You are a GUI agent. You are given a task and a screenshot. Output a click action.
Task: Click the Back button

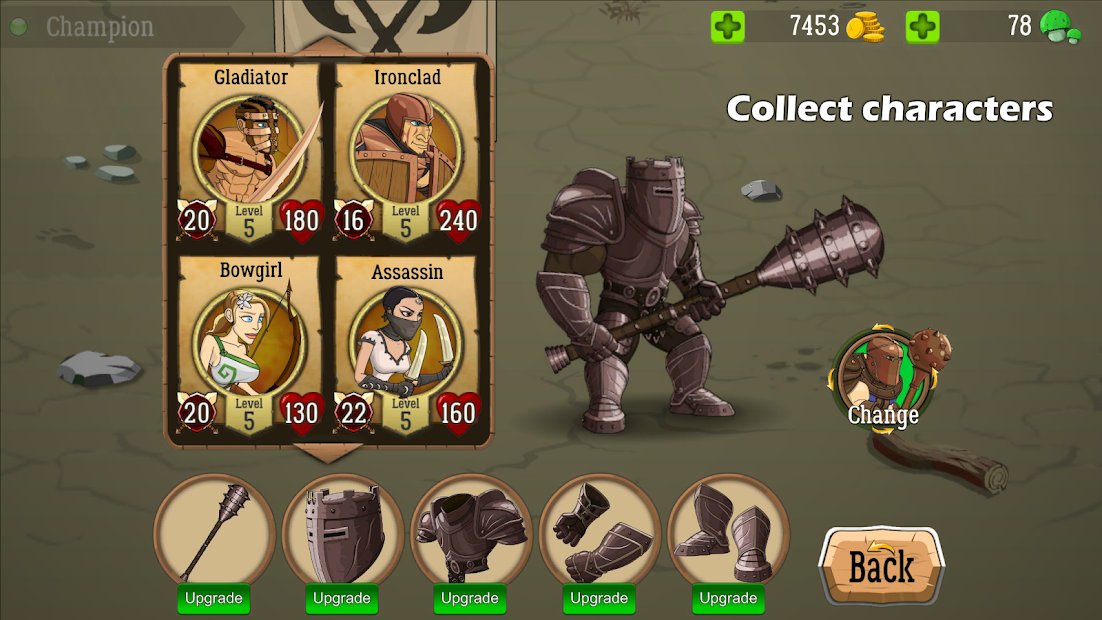click(x=881, y=566)
